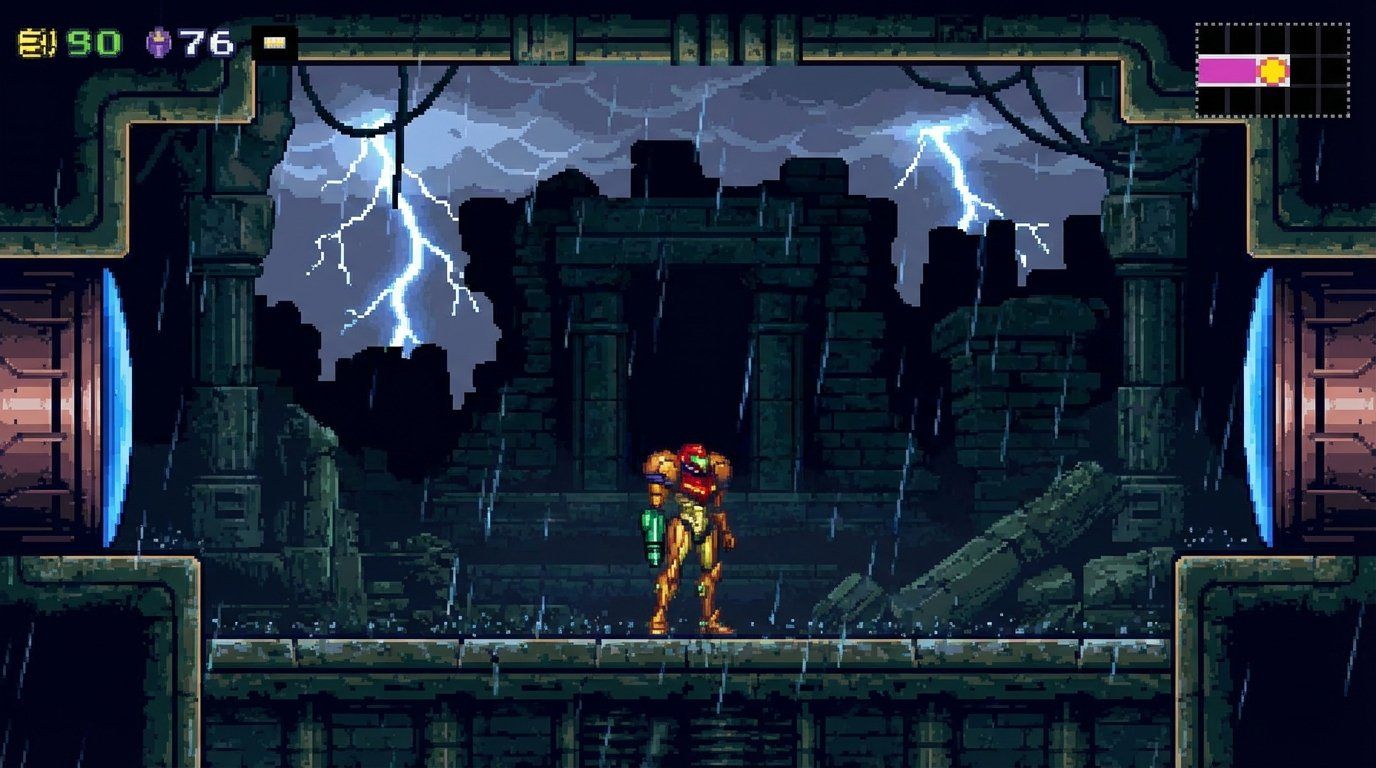
Task: Toggle the pink explored room on the minimap
Action: pyautogui.click(x=1228, y=69)
